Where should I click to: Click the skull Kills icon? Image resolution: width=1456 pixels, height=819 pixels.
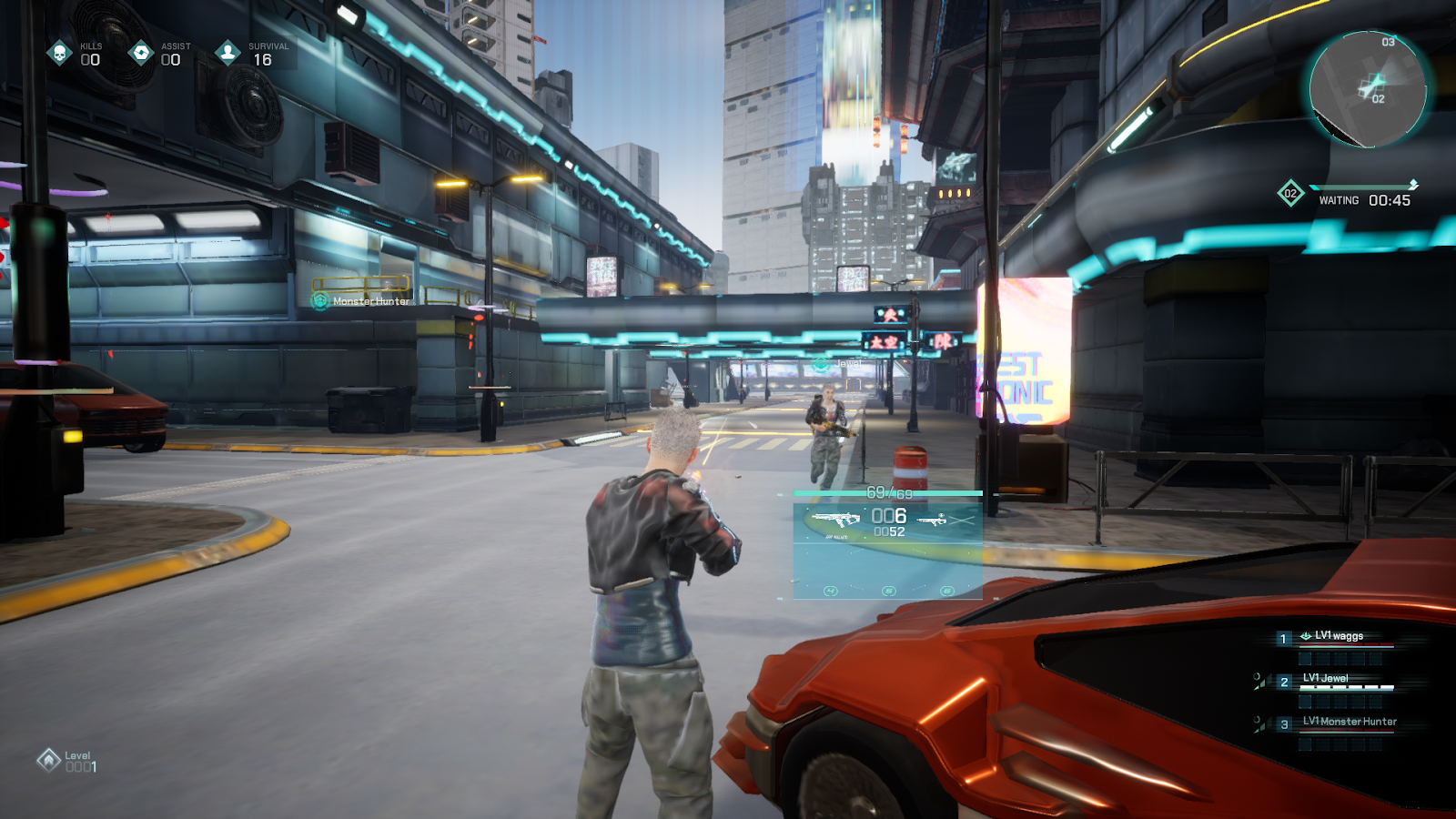click(60, 53)
